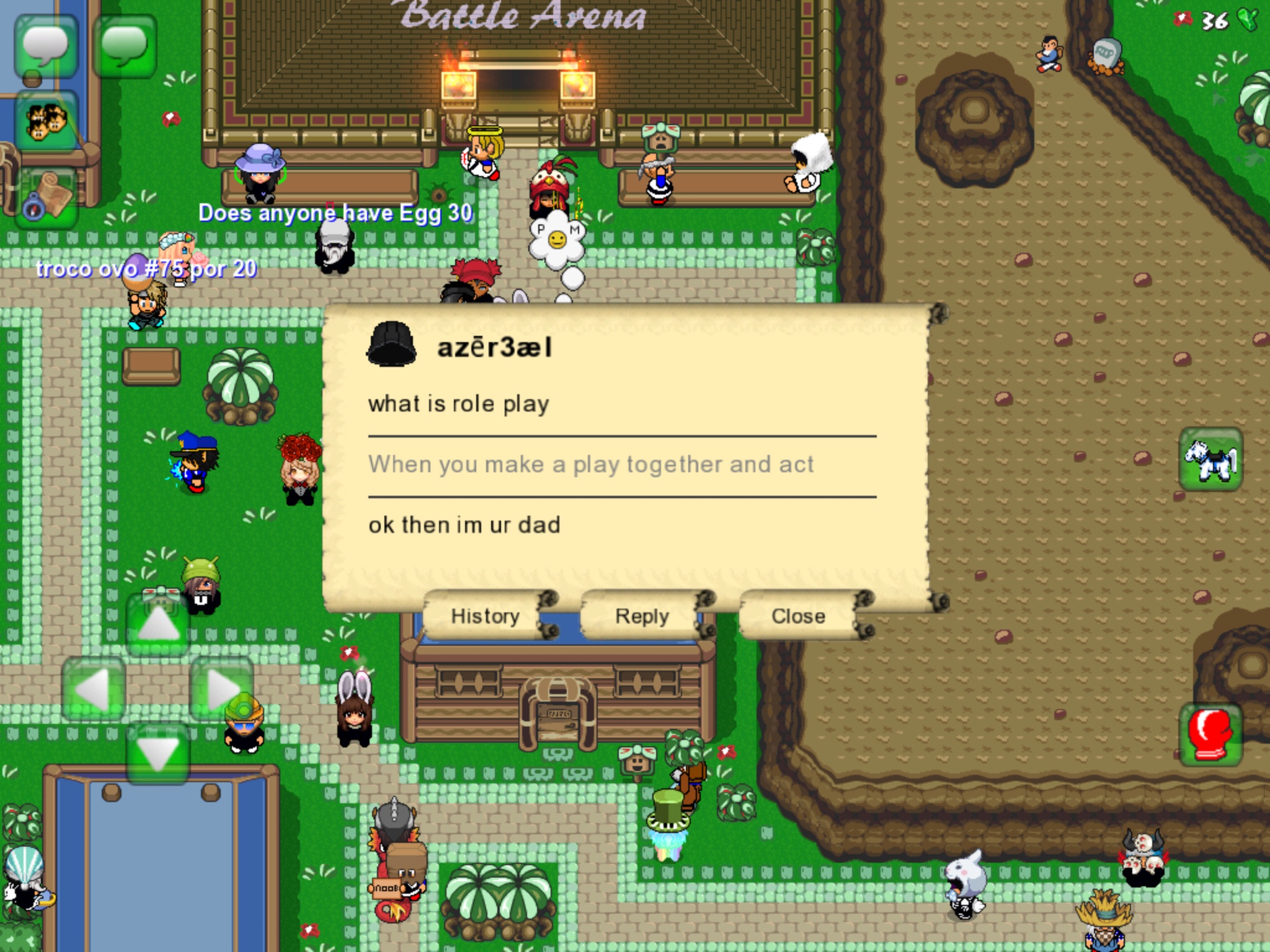Image resolution: width=1270 pixels, height=952 pixels.
Task: Open the map and compass icon
Action: point(46,198)
